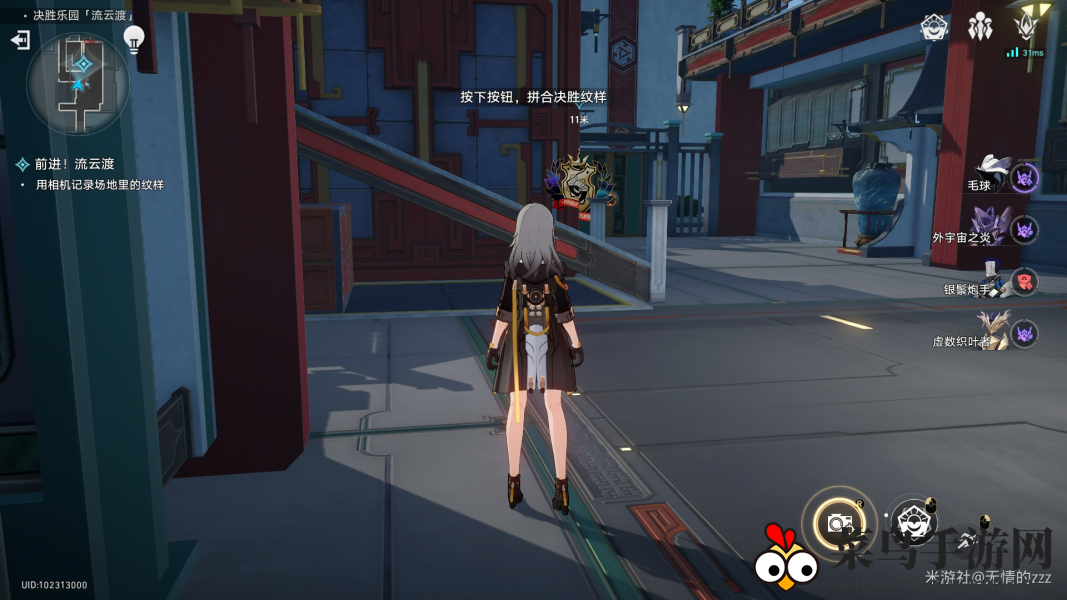This screenshot has width=1067, height=600.
Task: Tap the sprint running-figure button
Action: [967, 542]
